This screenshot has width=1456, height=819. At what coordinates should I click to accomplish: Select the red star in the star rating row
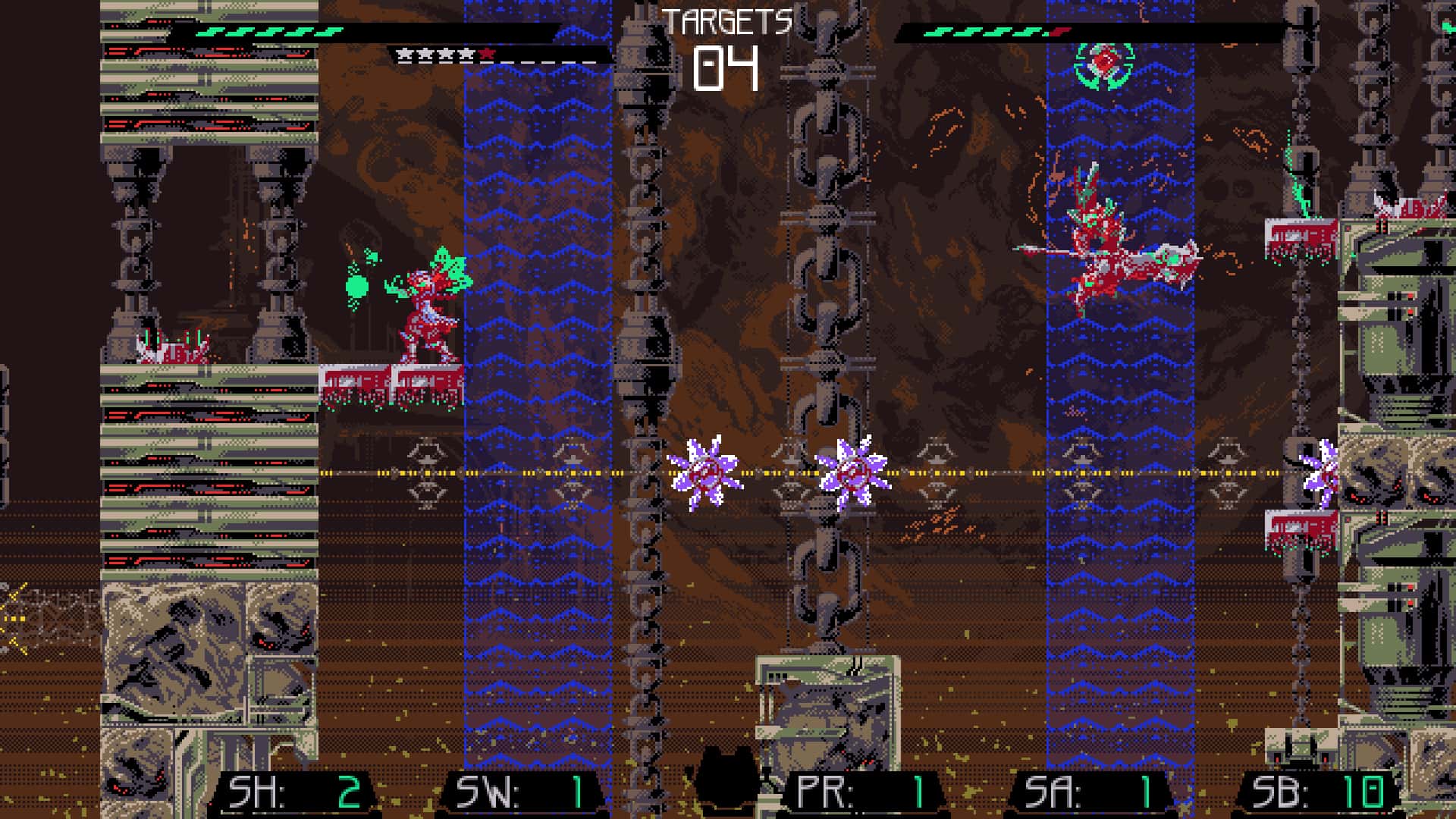[x=488, y=54]
